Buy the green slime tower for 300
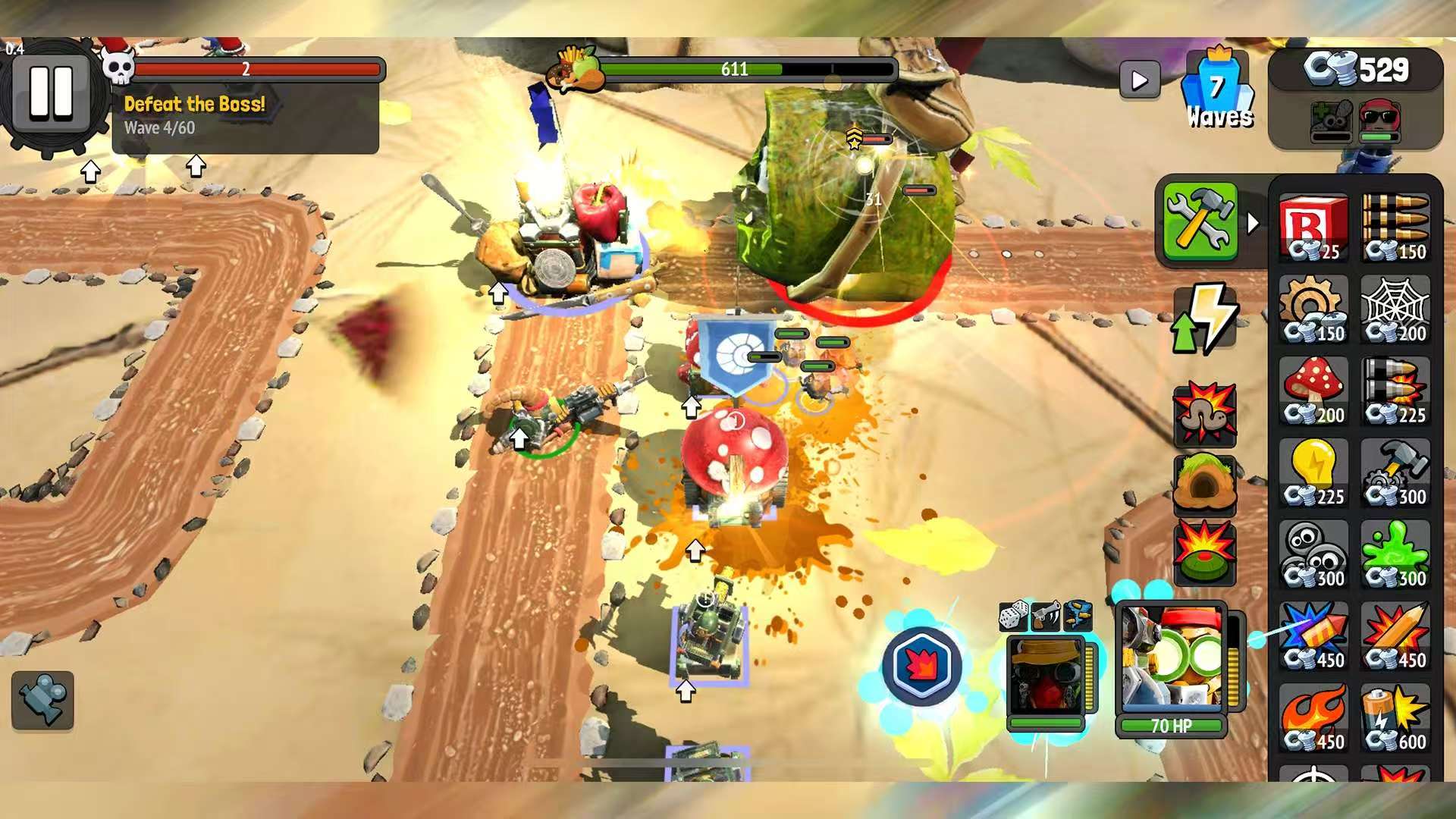This screenshot has width=1456, height=819. [1395, 554]
